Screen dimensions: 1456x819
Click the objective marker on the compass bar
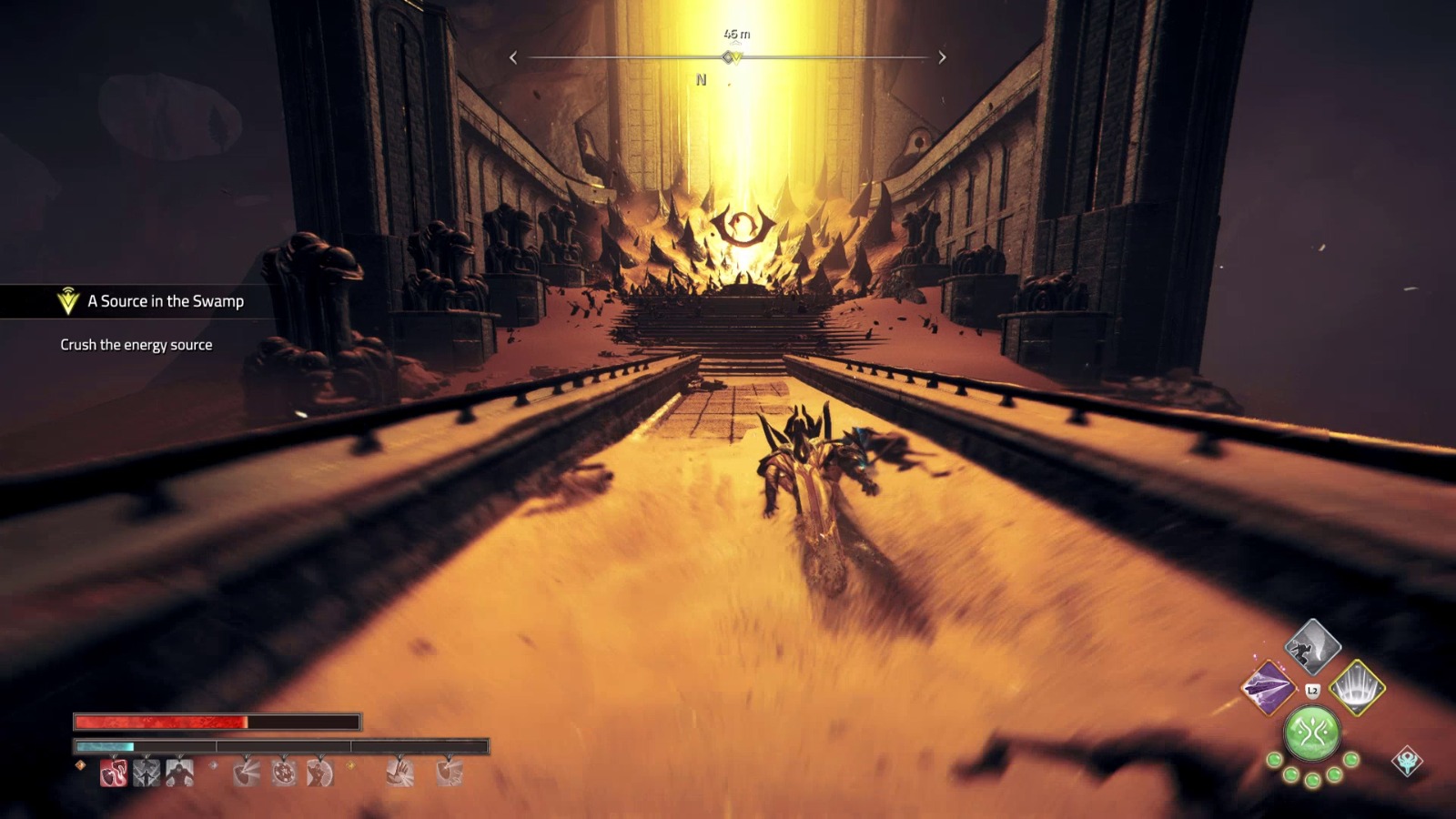tap(732, 57)
